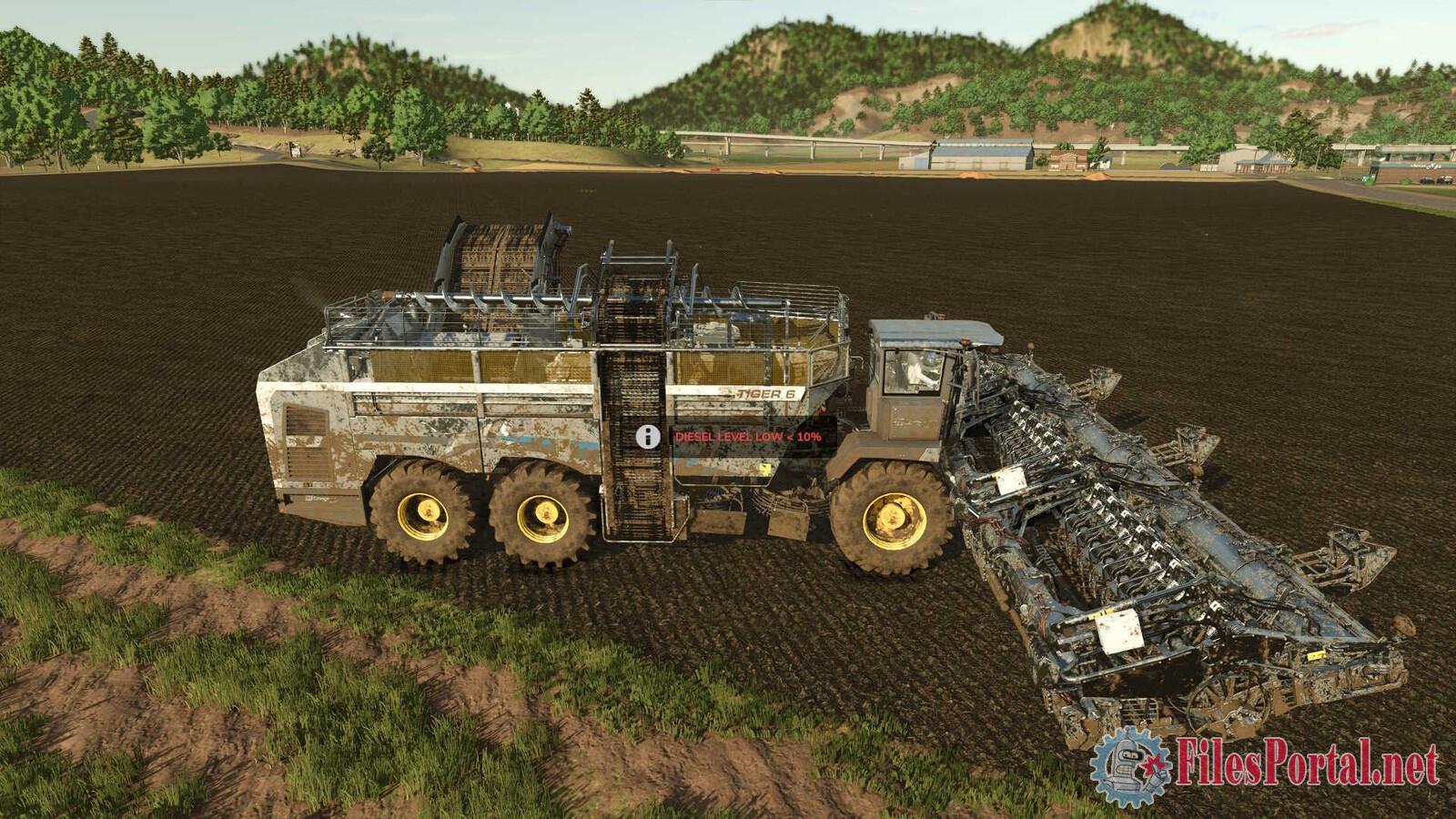The image size is (1456, 819).
Task: Click the info icon beside the diesel warning
Action: click(648, 437)
